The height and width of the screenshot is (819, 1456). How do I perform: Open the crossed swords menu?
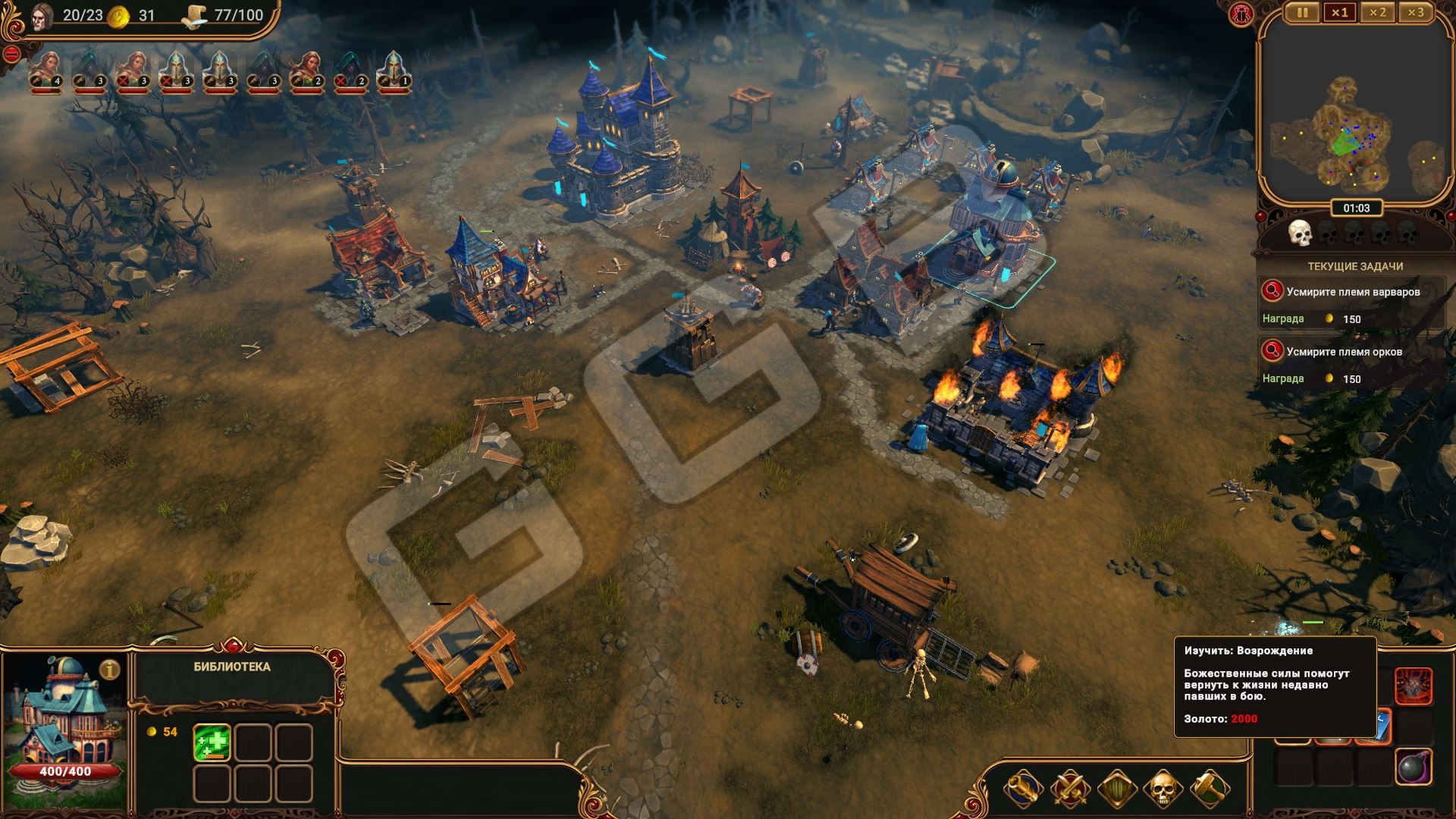1069,789
